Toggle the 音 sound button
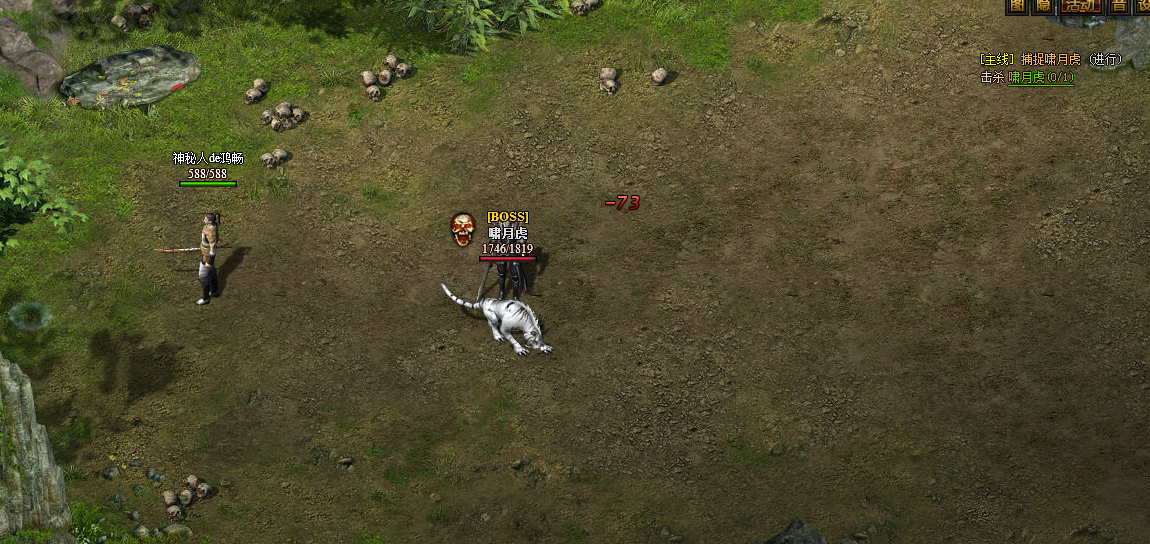1150x544 pixels. coord(1120,6)
